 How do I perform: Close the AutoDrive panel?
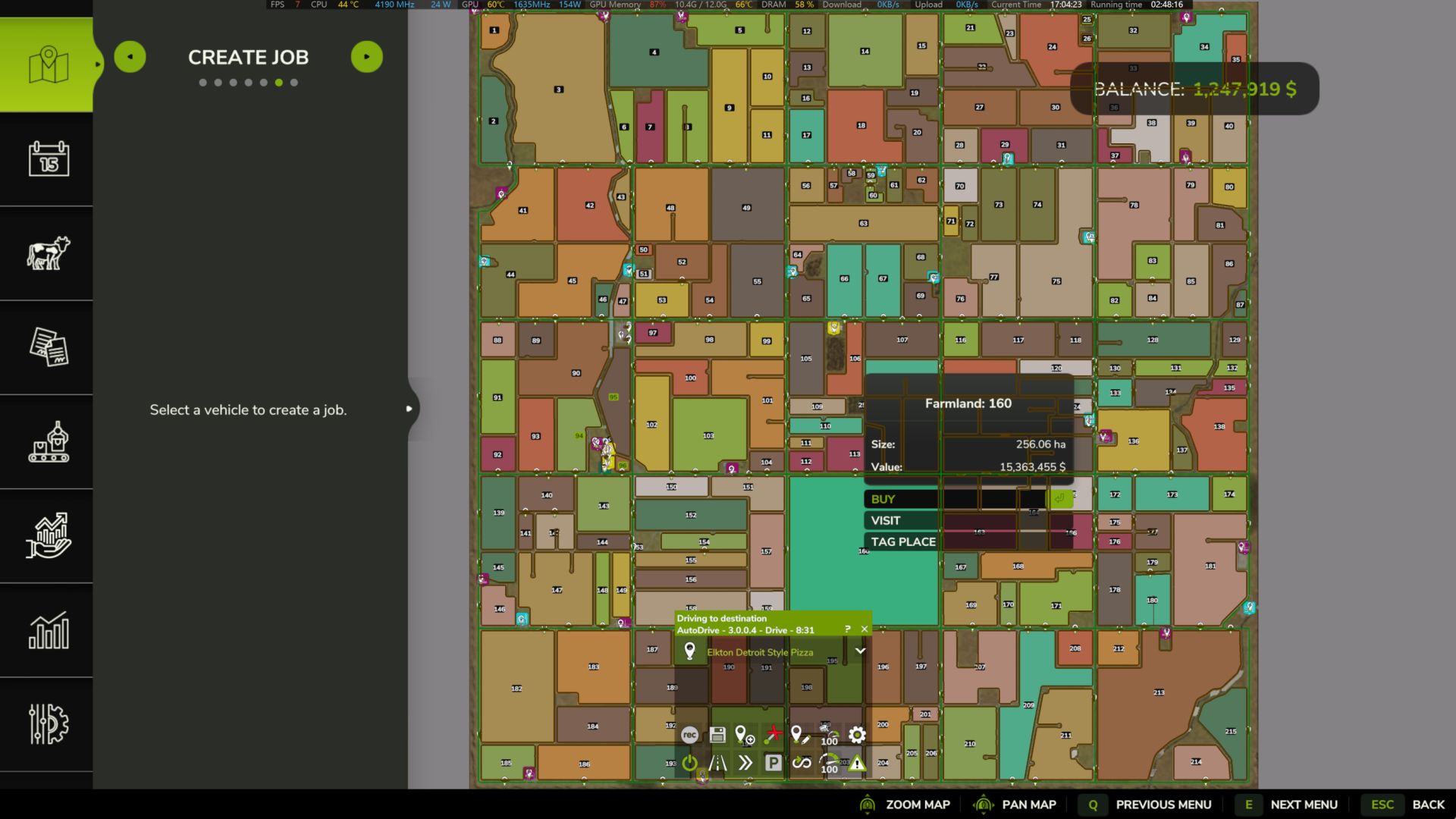[864, 629]
